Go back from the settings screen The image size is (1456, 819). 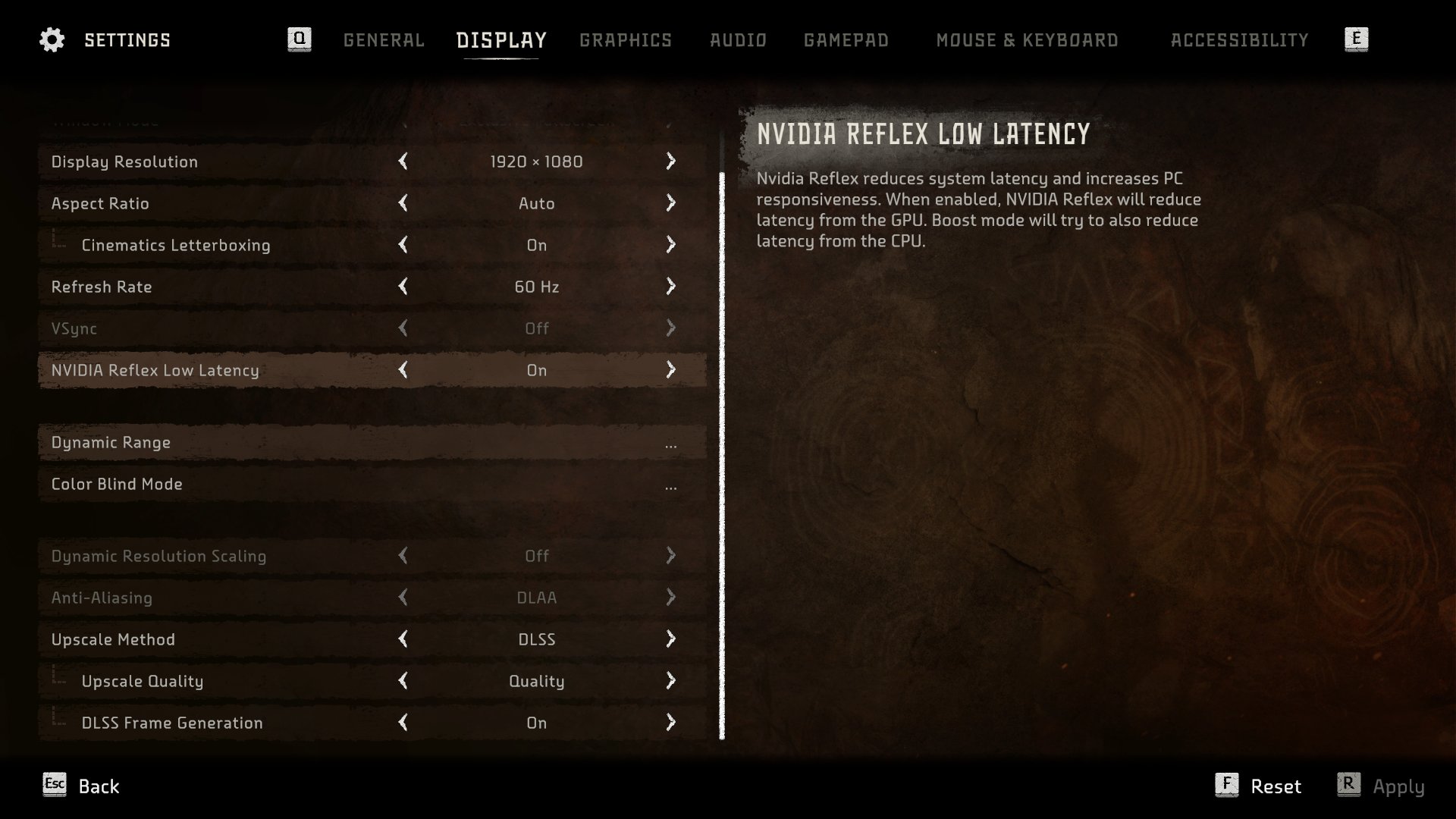tap(82, 786)
